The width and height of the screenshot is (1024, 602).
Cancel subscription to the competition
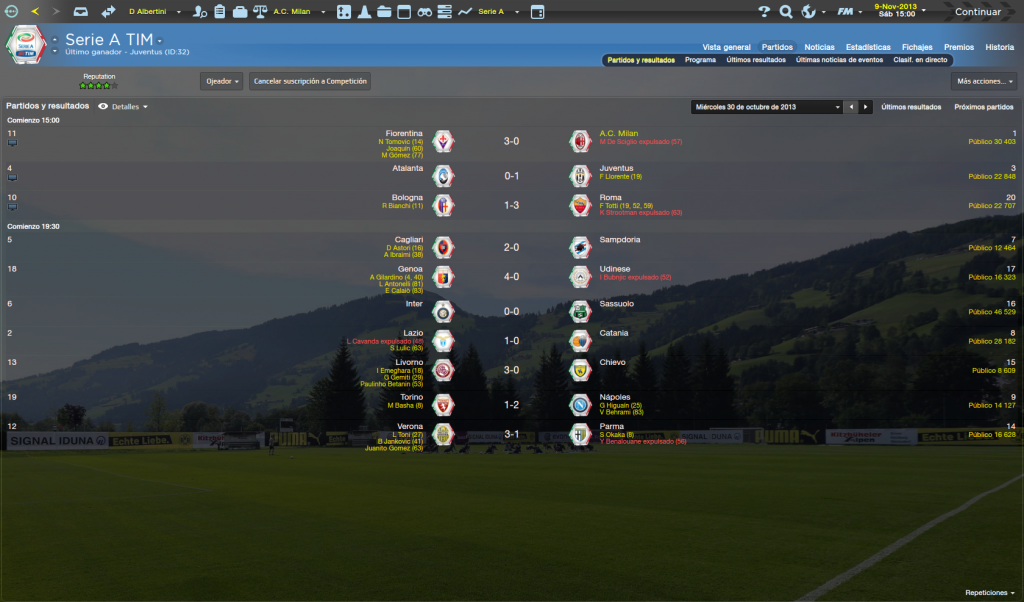[310, 81]
